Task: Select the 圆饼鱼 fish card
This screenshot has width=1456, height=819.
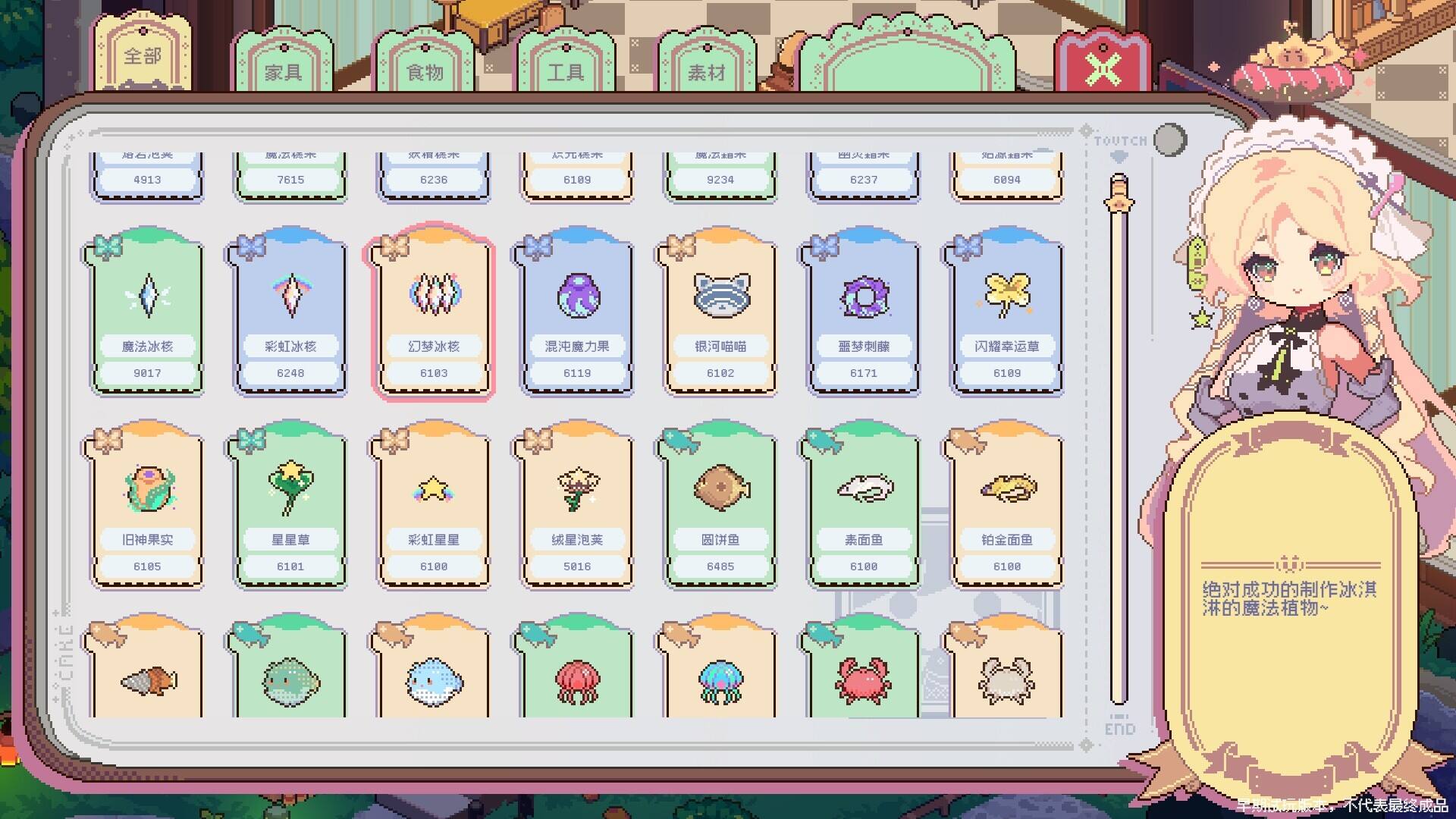Action: point(720,506)
